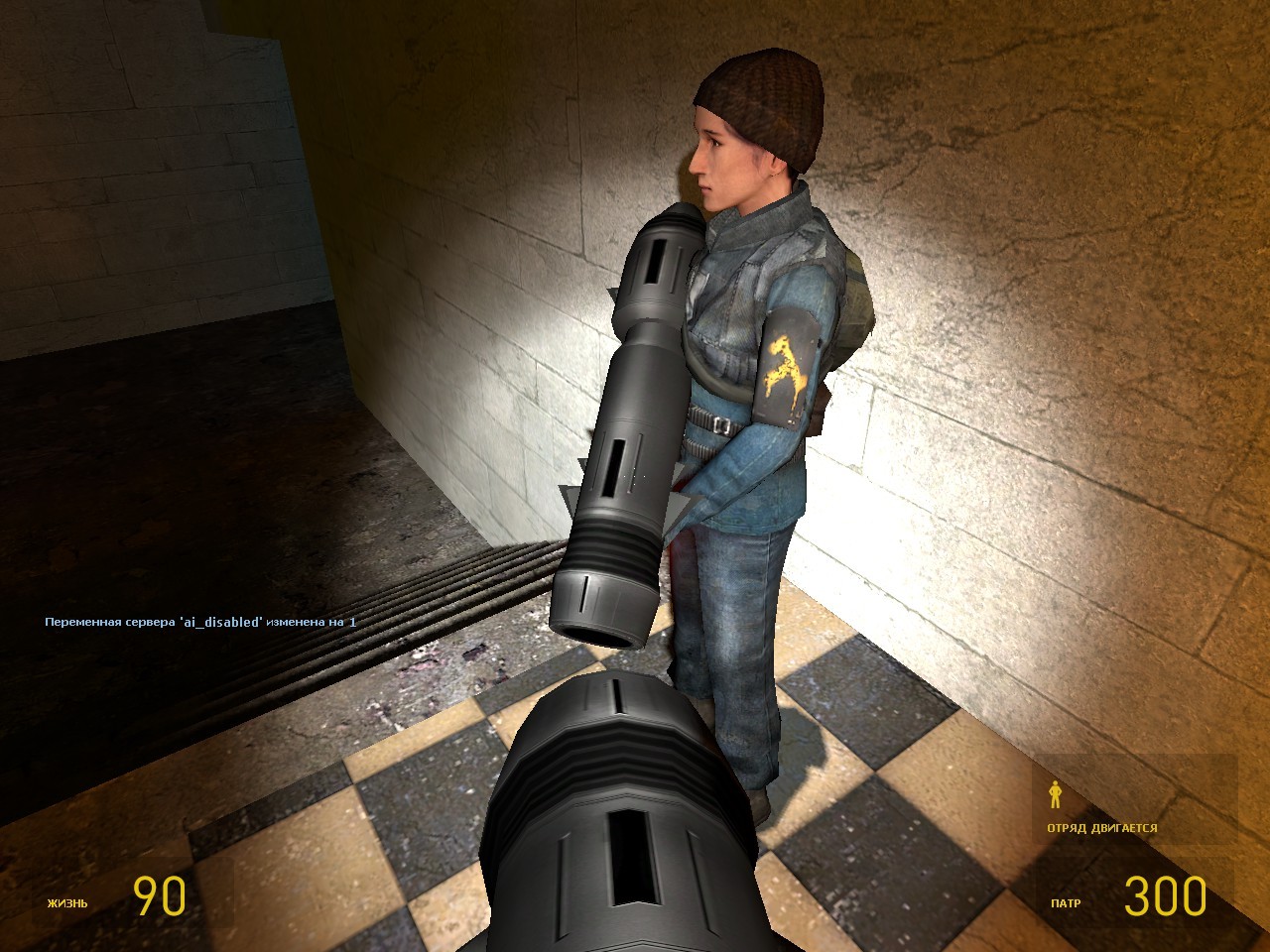Image resolution: width=1270 pixels, height=952 pixels.
Task: Click the ОТРЯД ДВИГАЕТСЯ status indicator
Action: (1103, 828)
